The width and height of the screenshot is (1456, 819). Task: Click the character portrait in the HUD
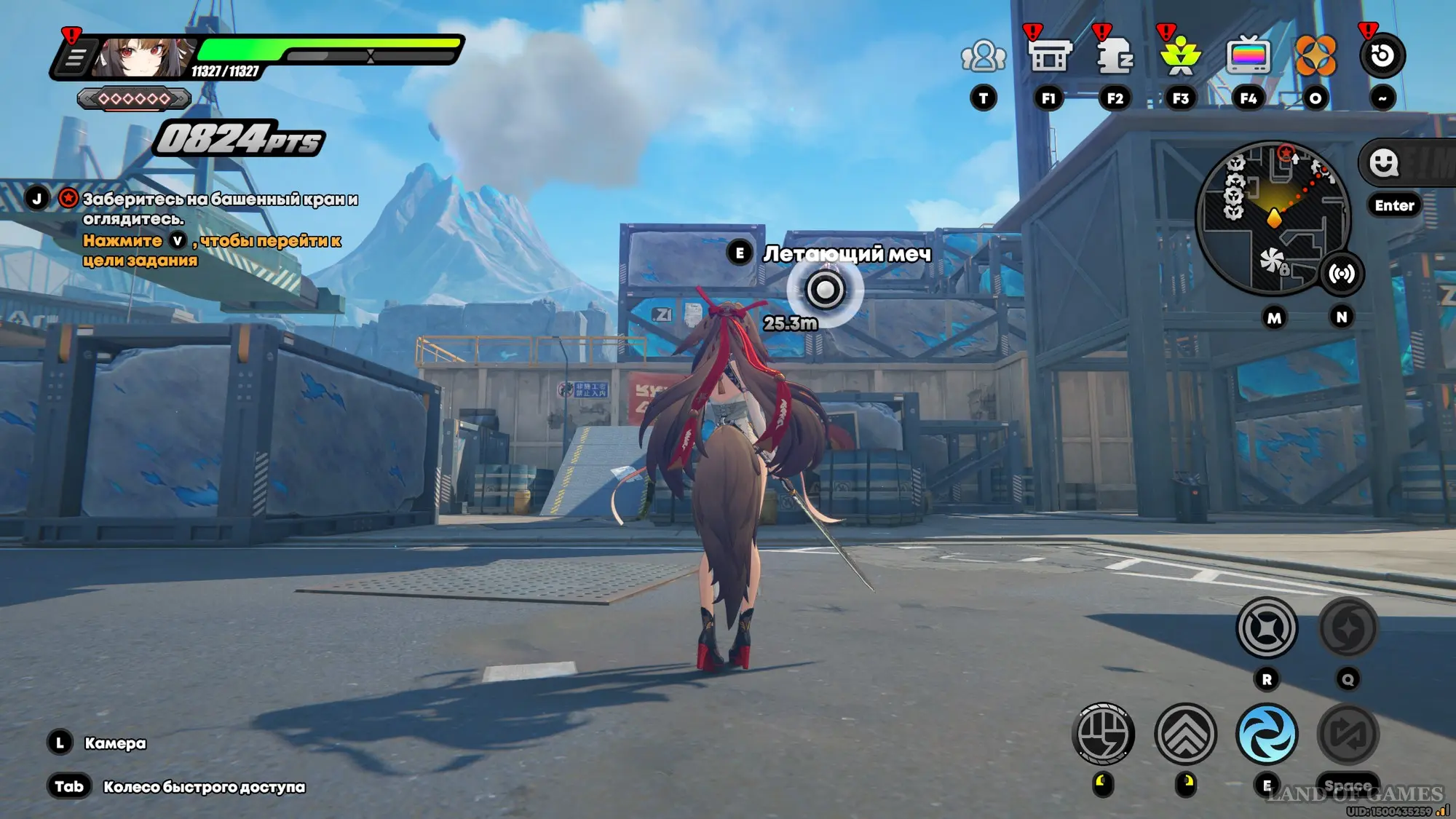[x=143, y=58]
